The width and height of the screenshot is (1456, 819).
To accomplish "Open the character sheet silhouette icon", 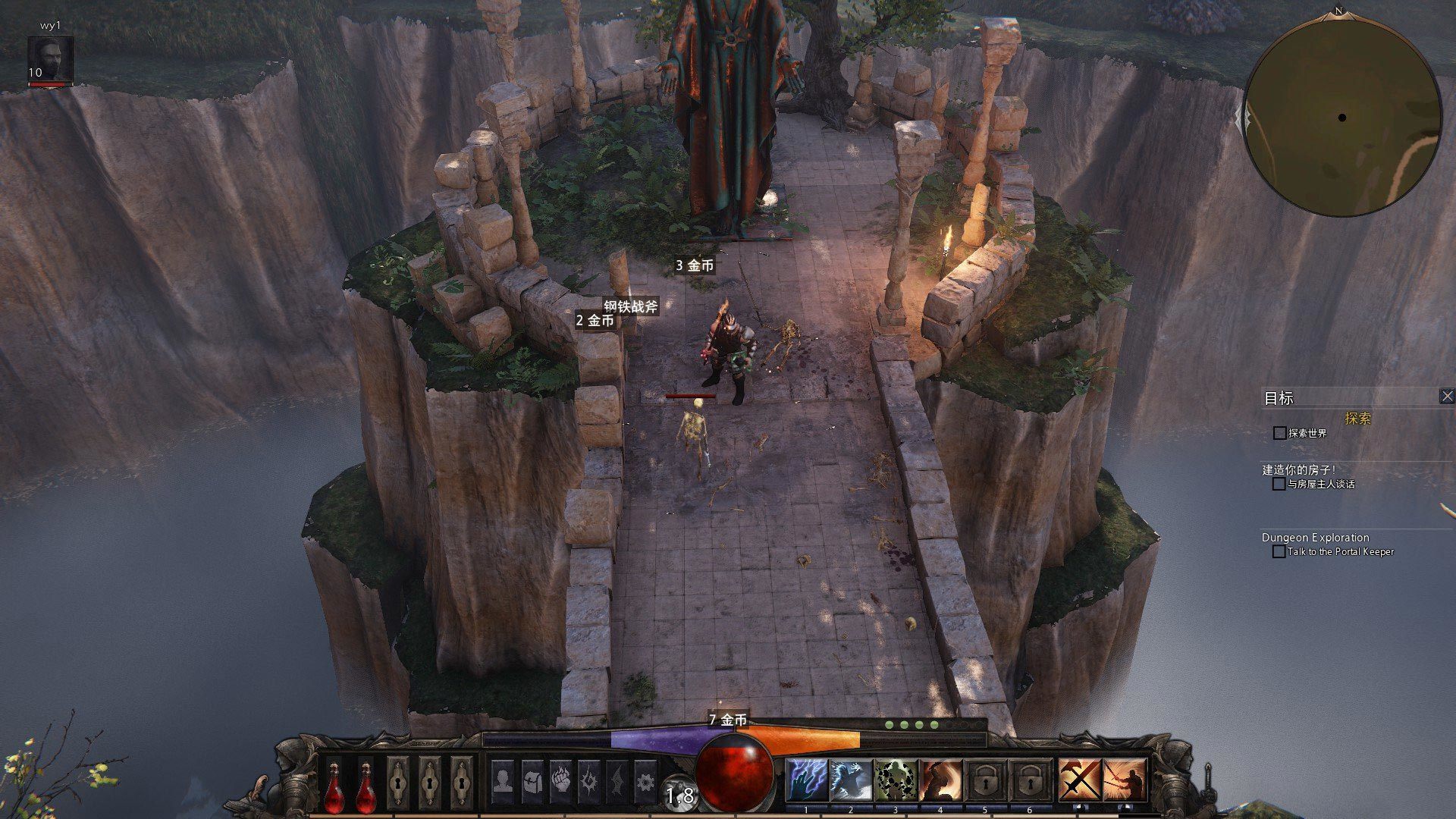I will [x=502, y=780].
